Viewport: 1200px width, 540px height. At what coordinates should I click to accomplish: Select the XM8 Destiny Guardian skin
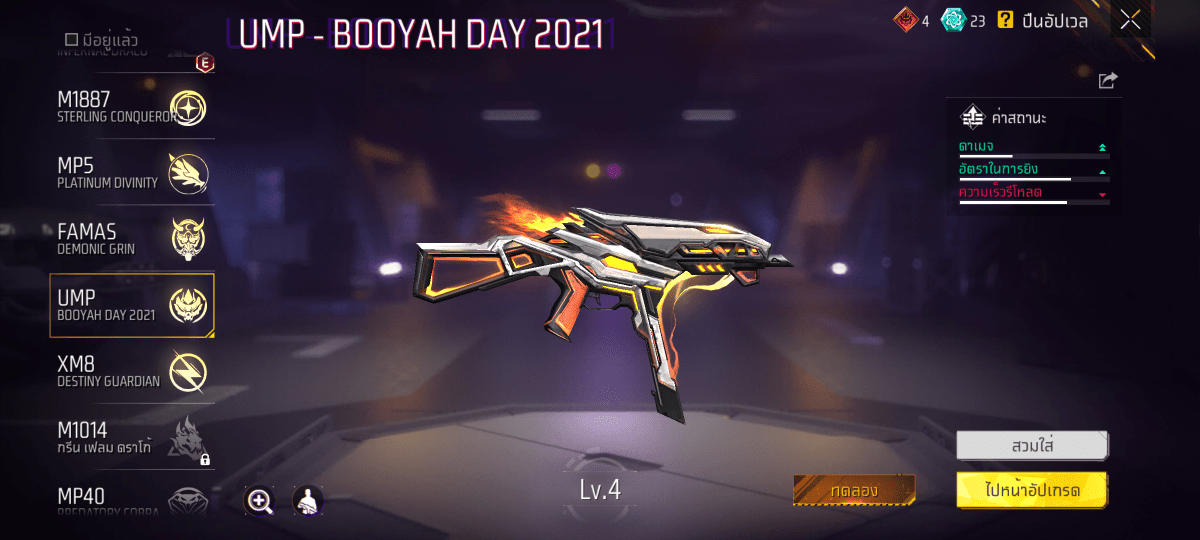click(130, 371)
